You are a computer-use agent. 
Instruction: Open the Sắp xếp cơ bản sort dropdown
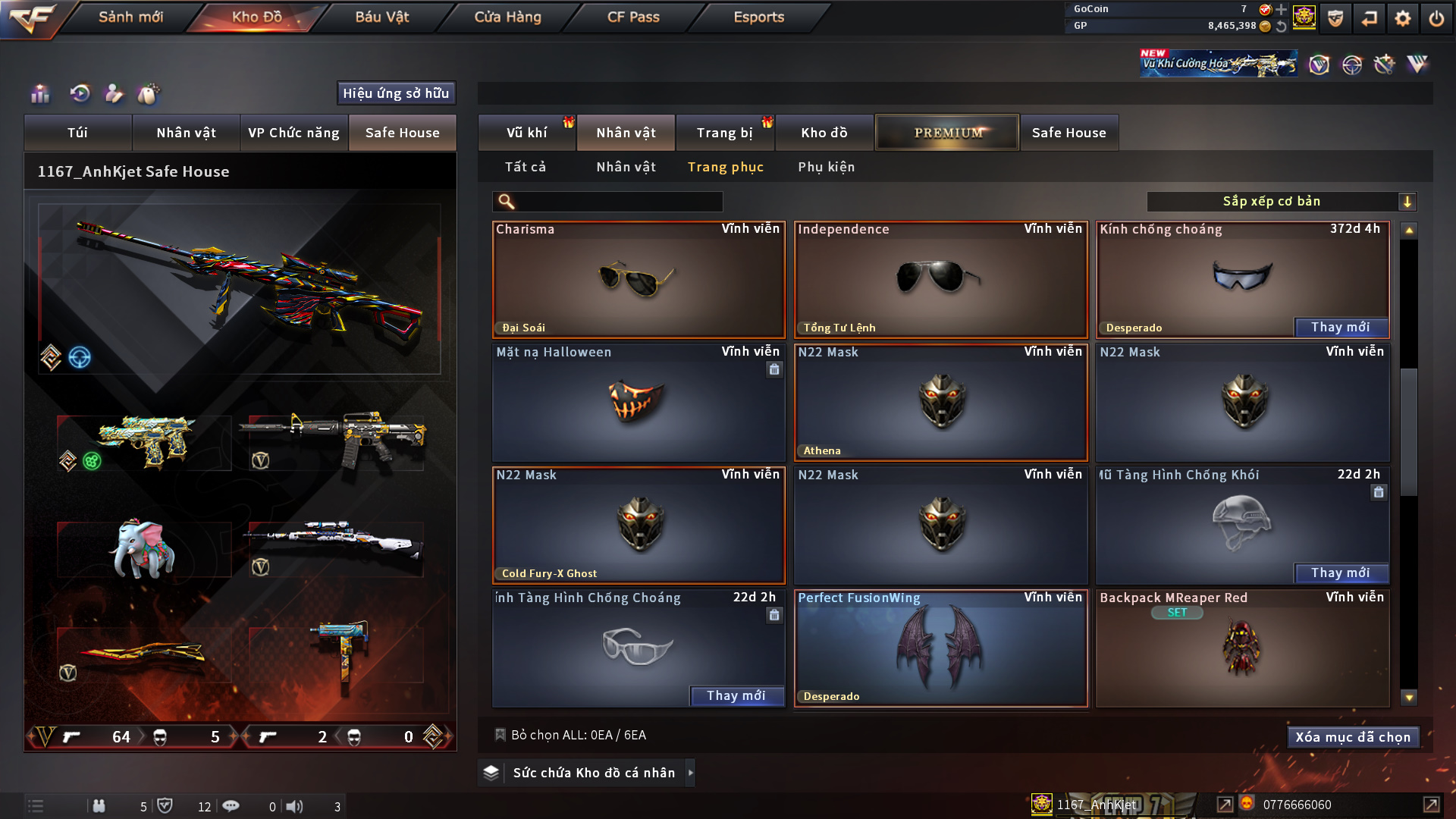point(1281,202)
